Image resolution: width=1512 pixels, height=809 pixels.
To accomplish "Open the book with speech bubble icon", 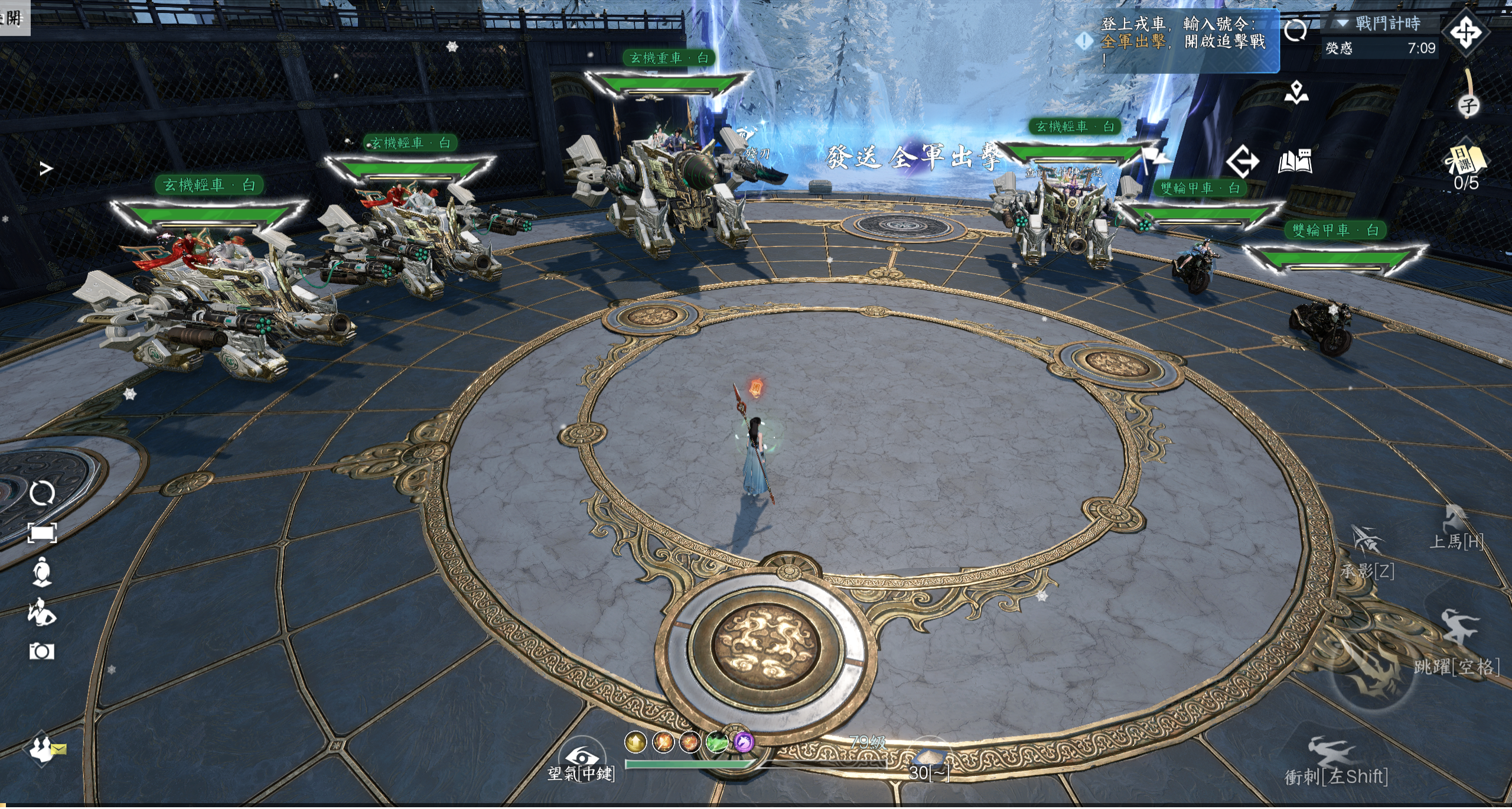I will point(1295,161).
